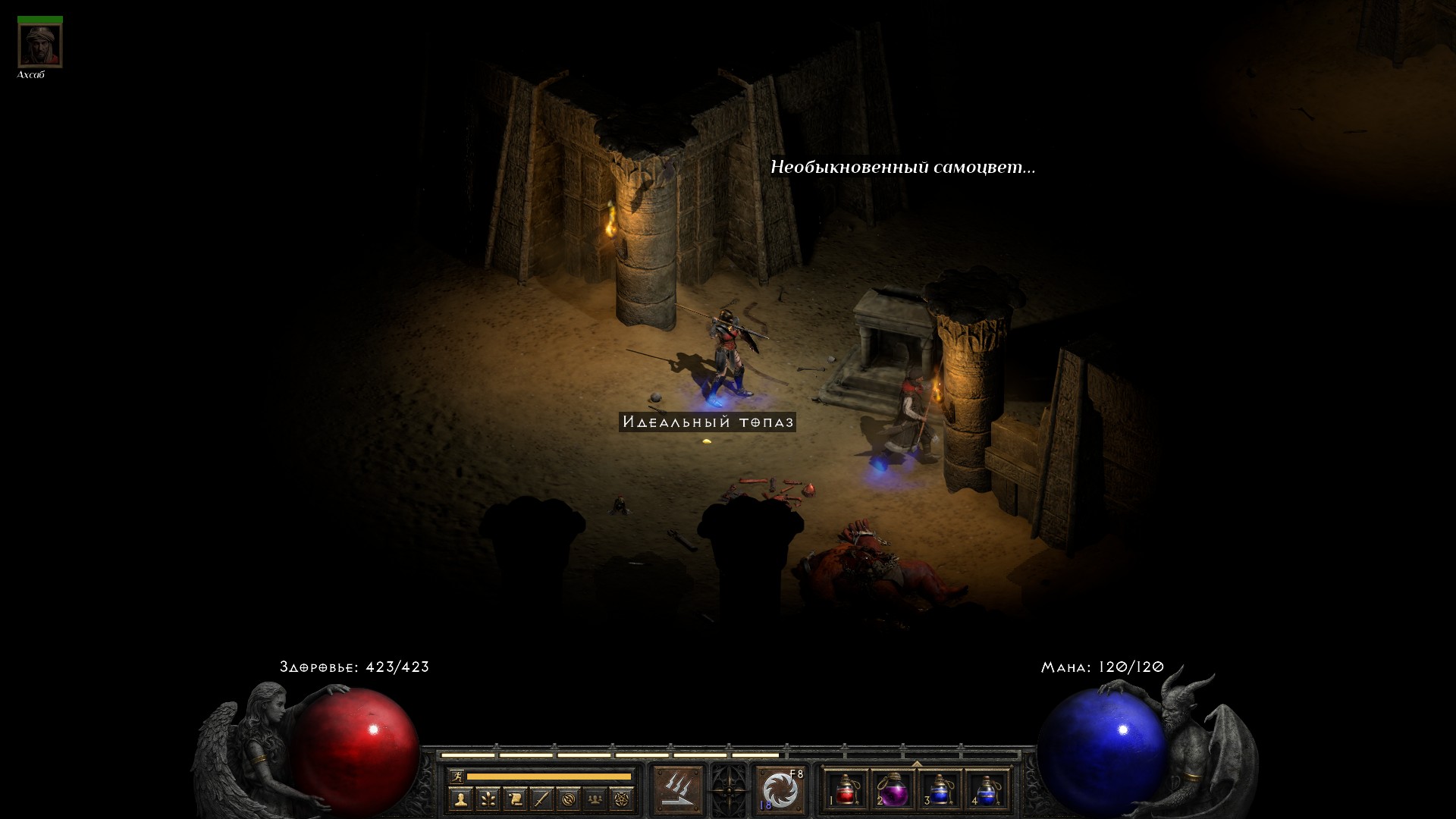Click the round globe mini-panel icon
This screenshot has height=819, width=1456.
(569, 799)
